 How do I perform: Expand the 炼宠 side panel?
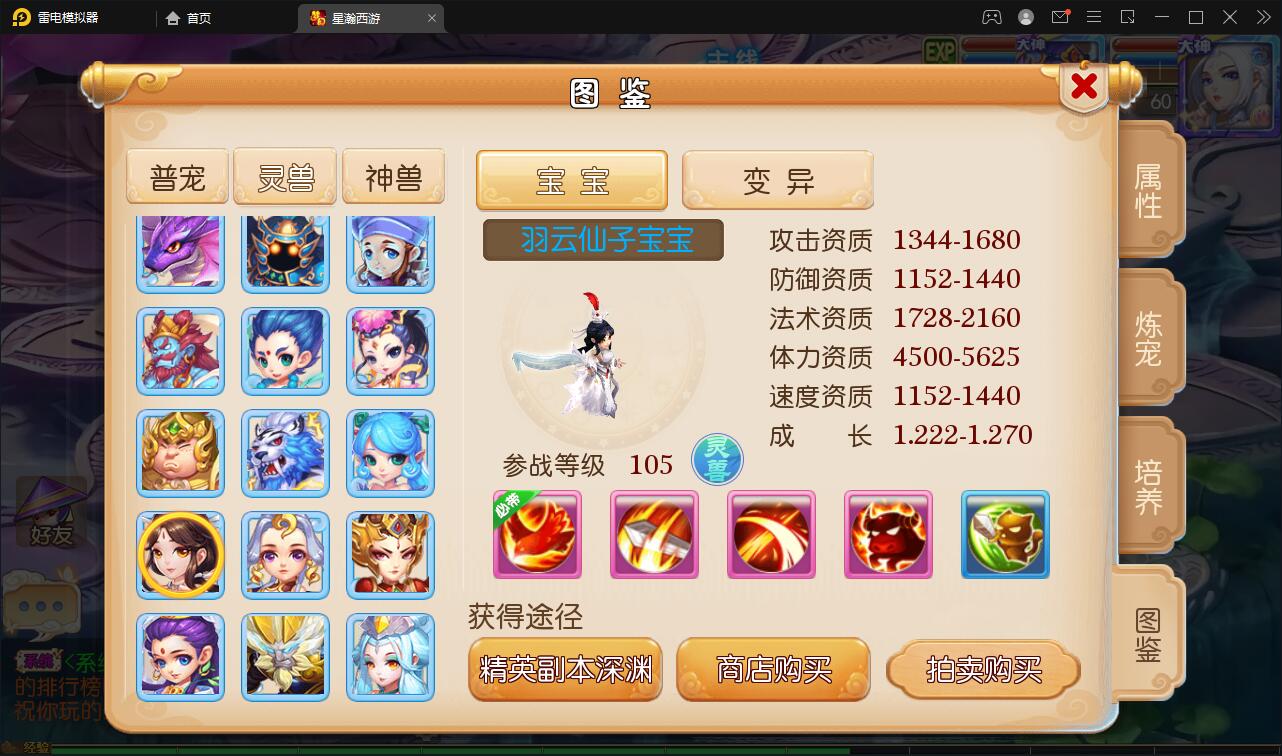pos(1146,337)
